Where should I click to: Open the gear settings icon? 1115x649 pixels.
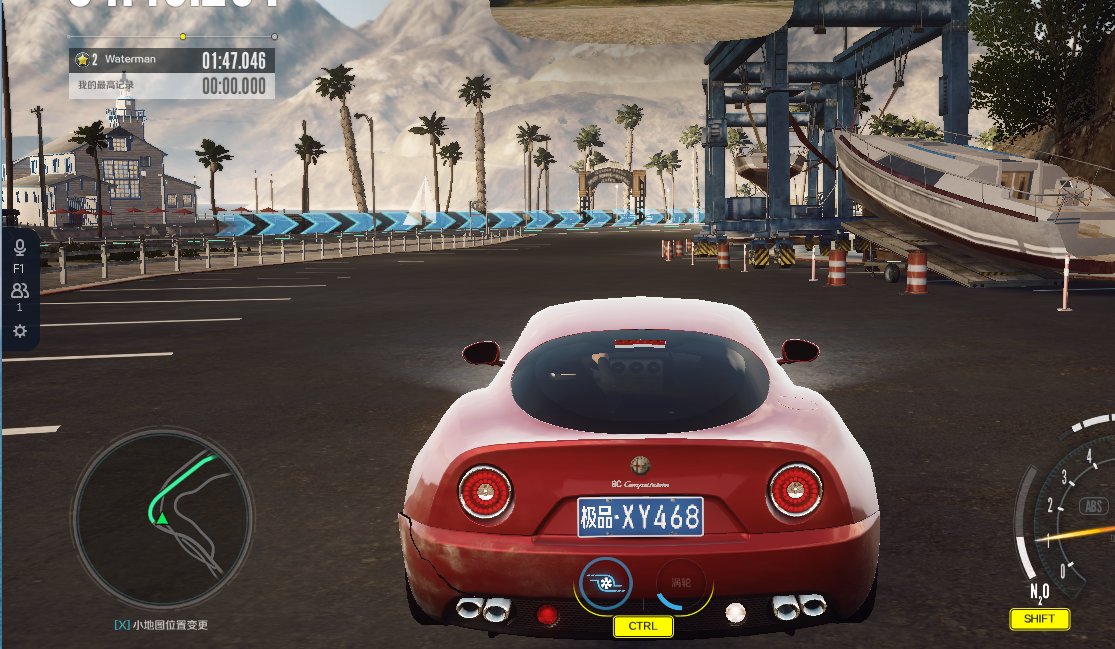click(19, 331)
